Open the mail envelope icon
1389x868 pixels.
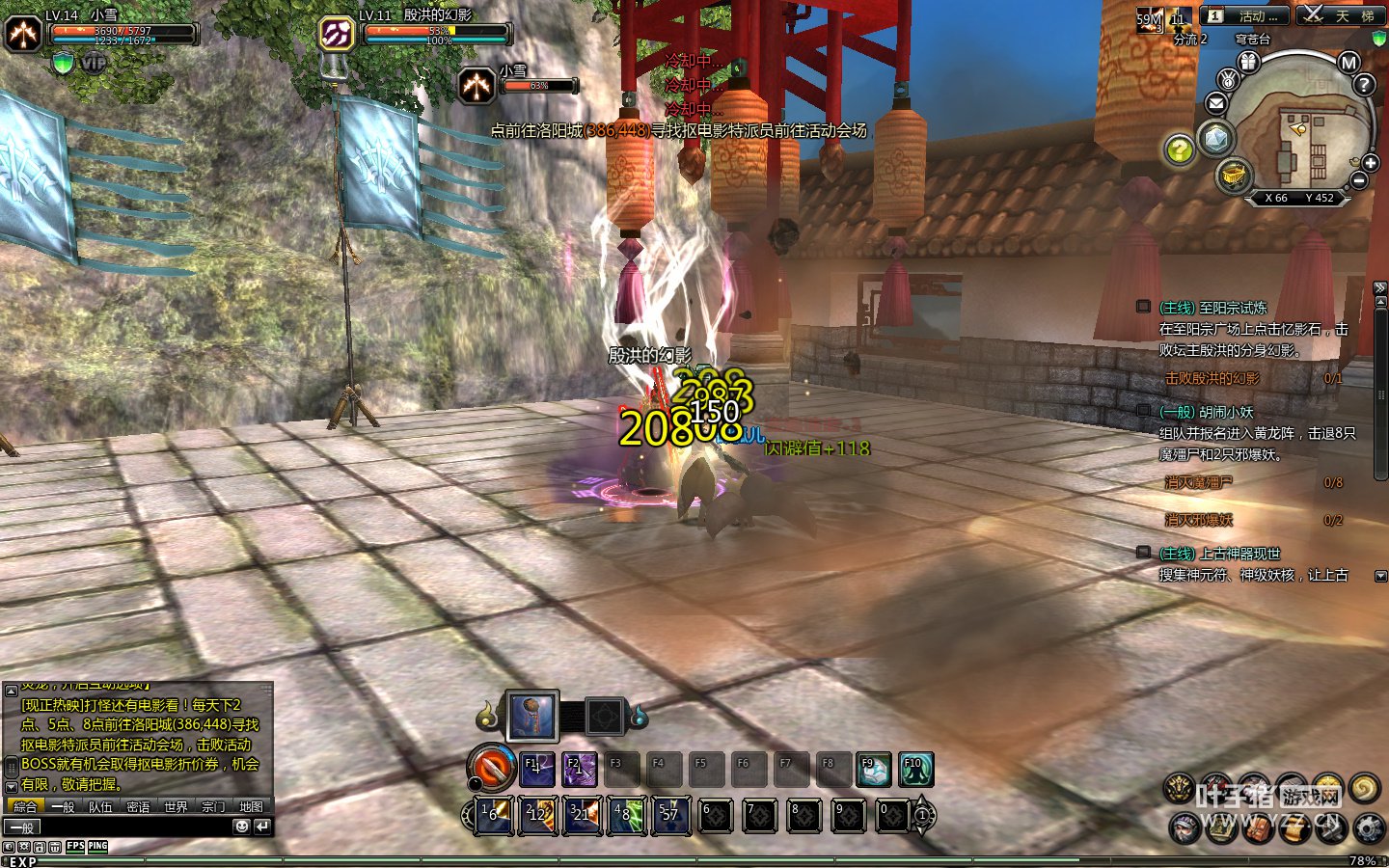1215,103
